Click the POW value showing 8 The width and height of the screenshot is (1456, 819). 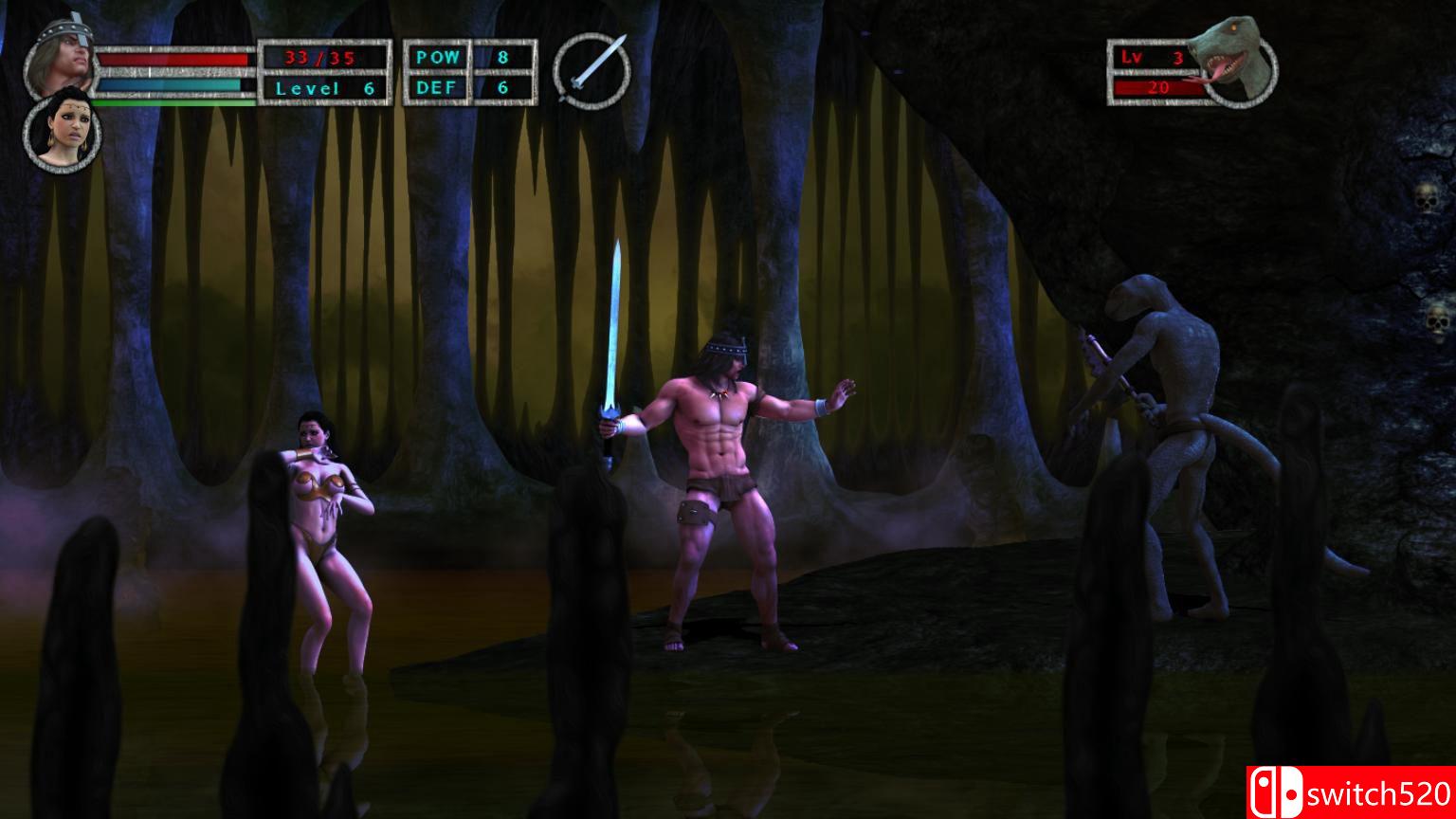(502, 57)
